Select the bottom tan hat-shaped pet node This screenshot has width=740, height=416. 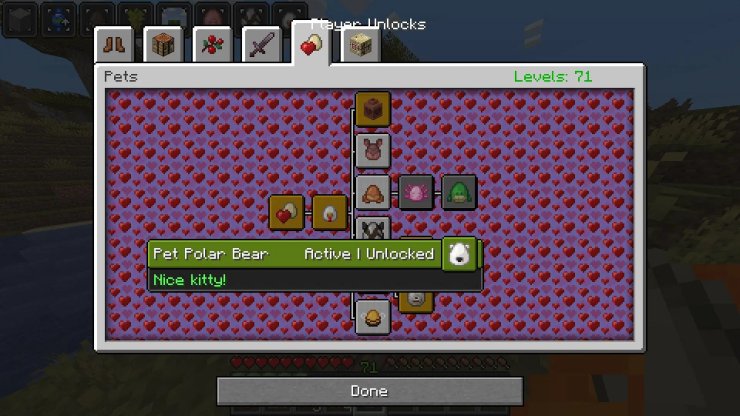click(x=373, y=317)
